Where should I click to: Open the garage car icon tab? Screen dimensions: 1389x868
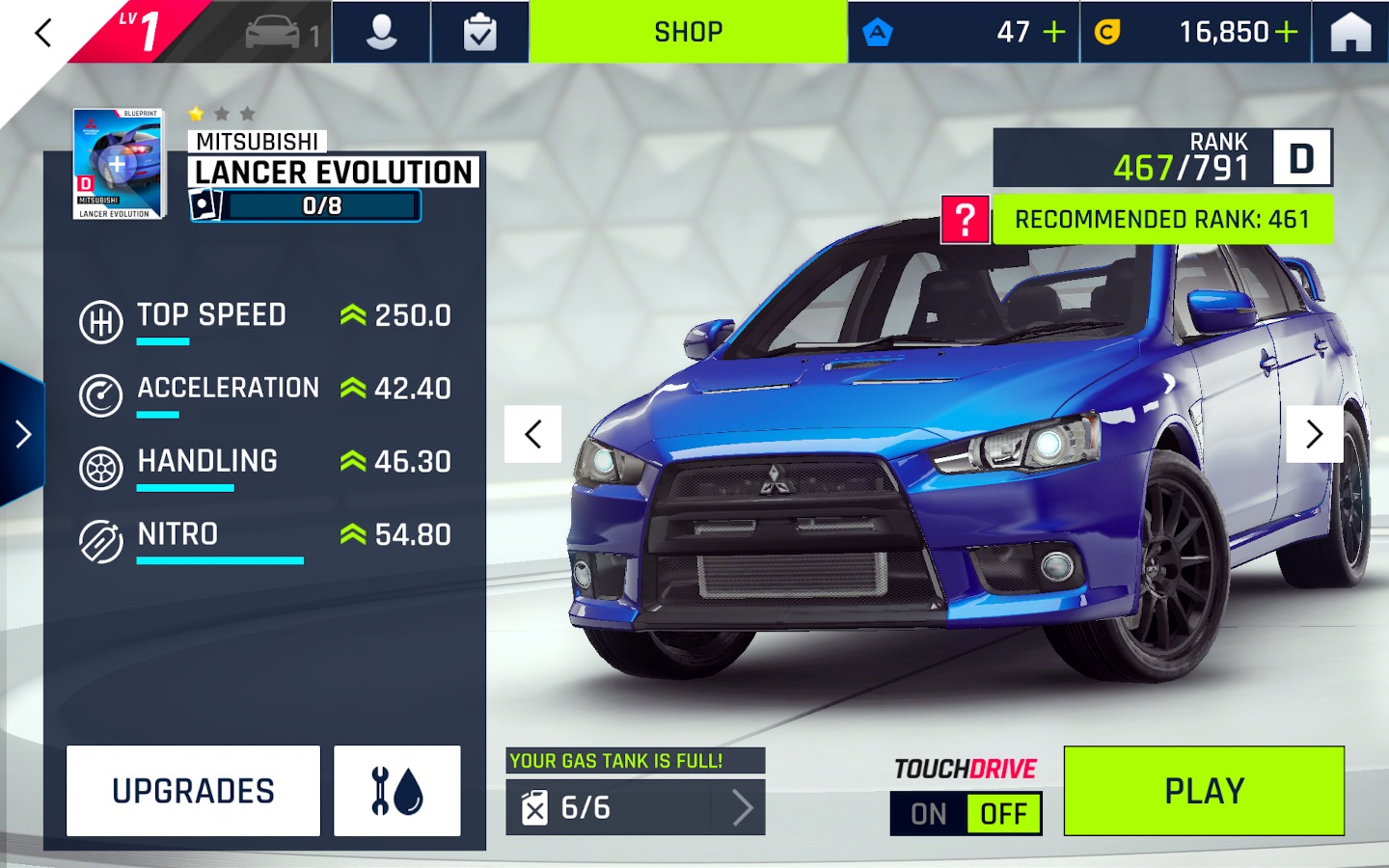280,33
